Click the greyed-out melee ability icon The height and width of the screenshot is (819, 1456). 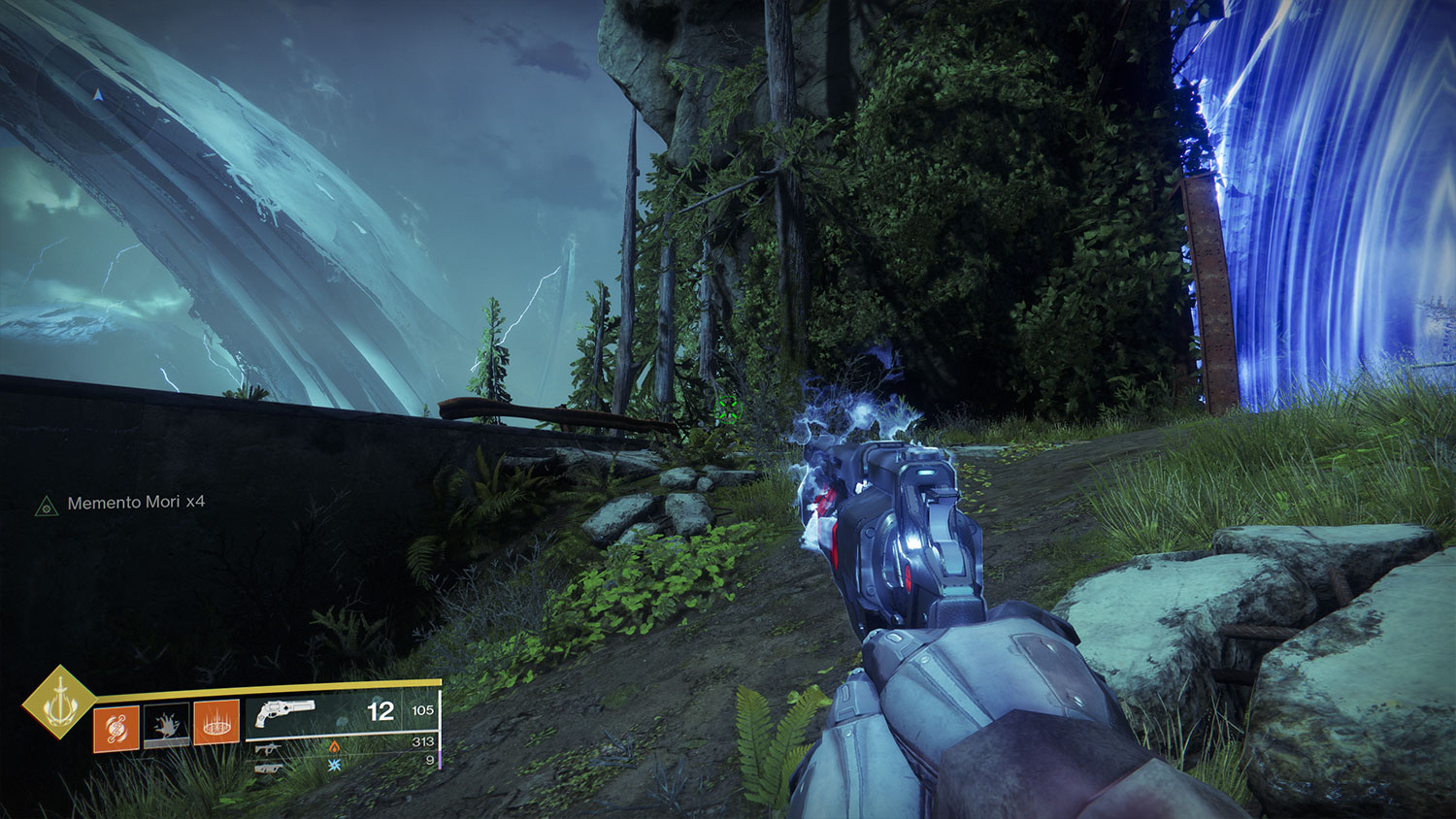click(x=166, y=726)
